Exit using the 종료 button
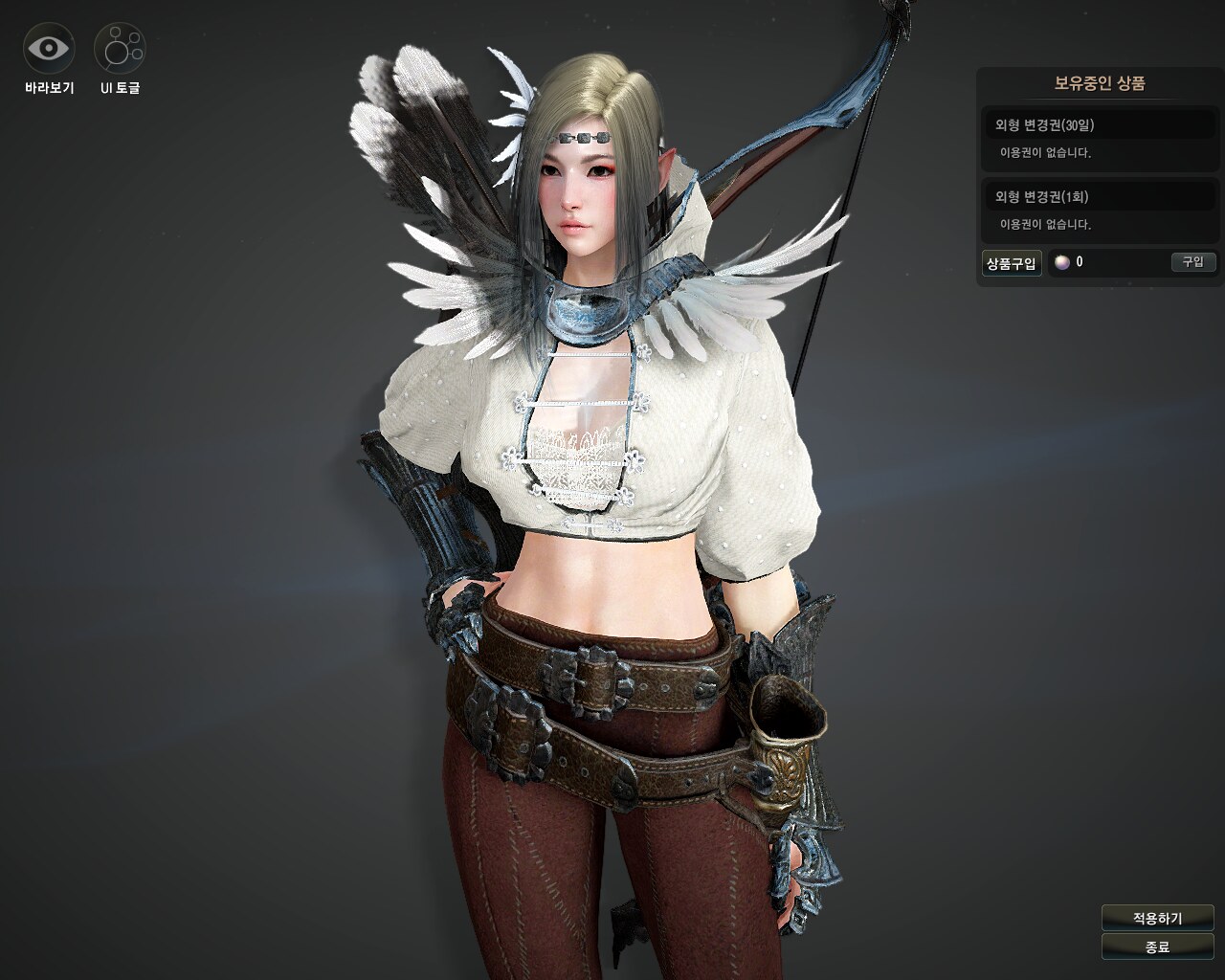Image resolution: width=1225 pixels, height=980 pixels. 1157,947
